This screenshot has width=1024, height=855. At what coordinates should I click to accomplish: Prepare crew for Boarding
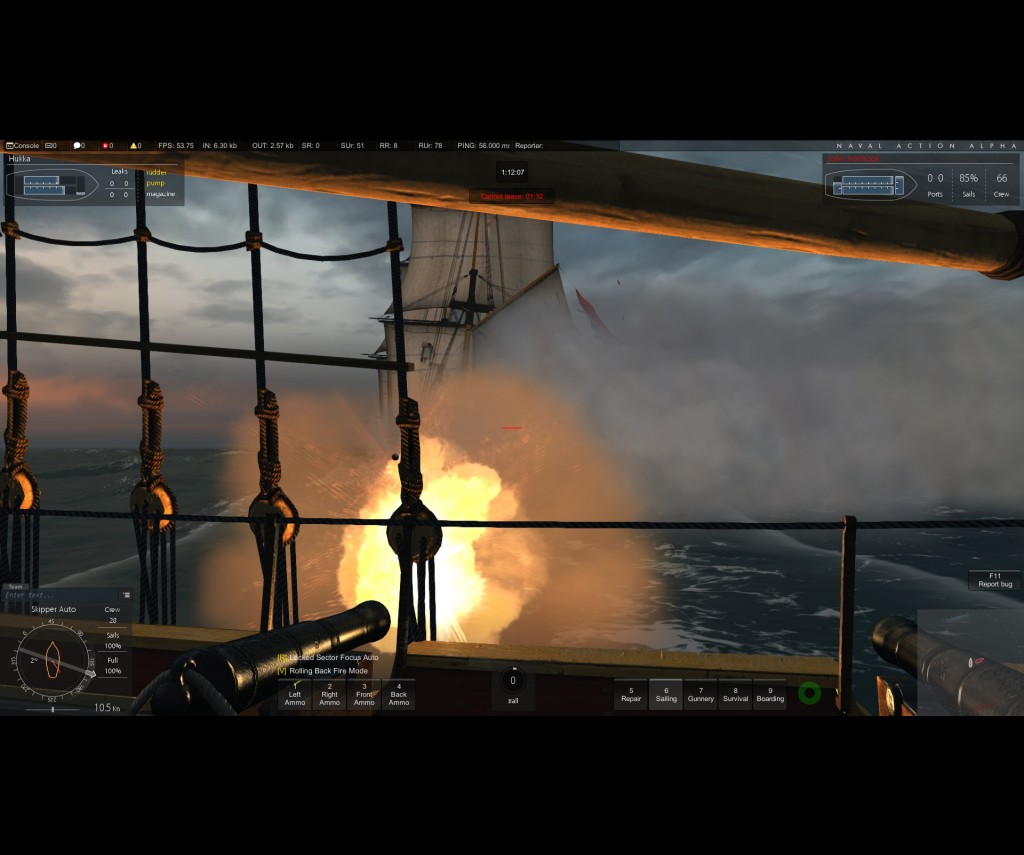(770, 694)
